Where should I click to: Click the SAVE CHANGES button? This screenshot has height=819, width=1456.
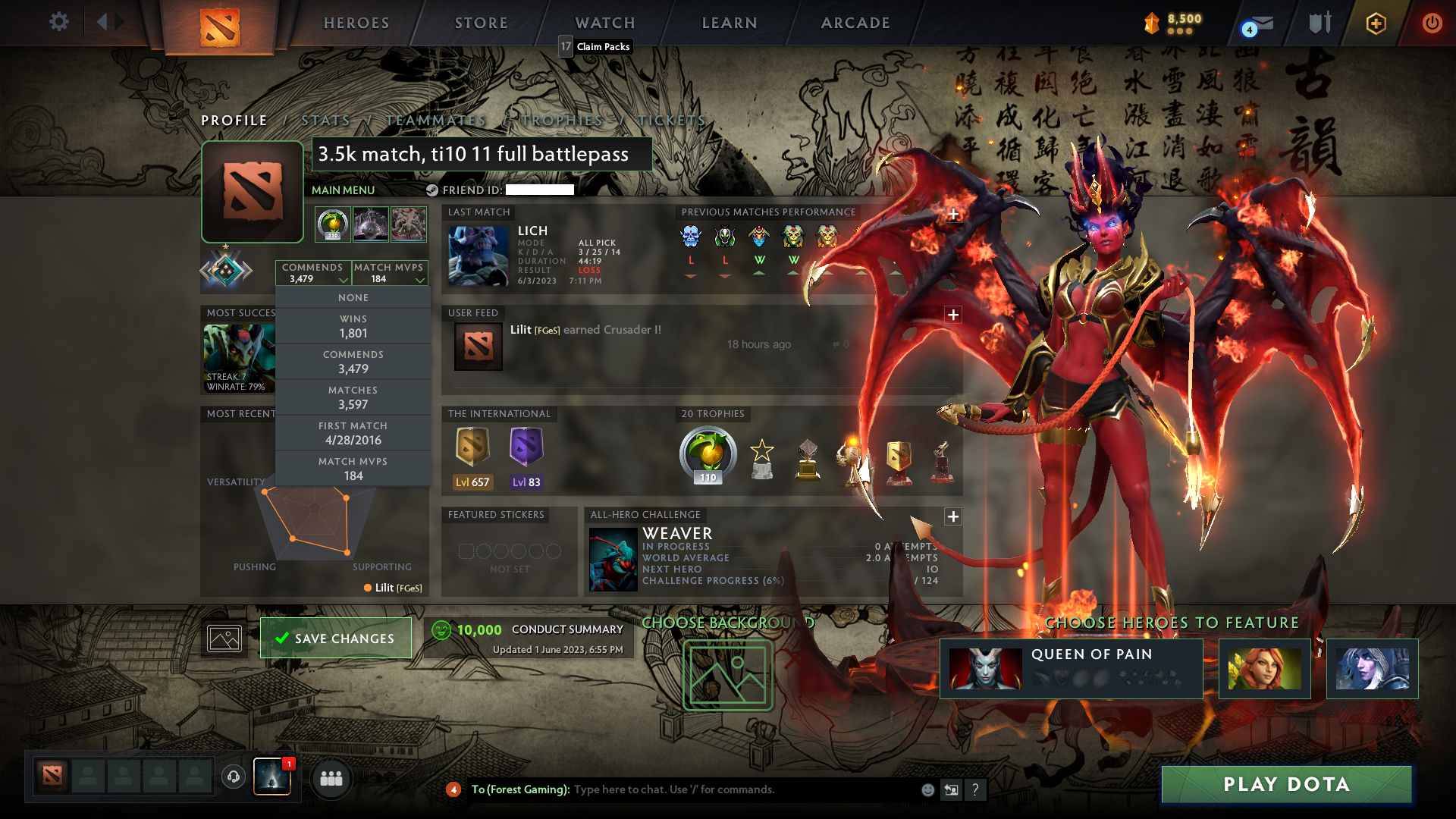pos(336,638)
